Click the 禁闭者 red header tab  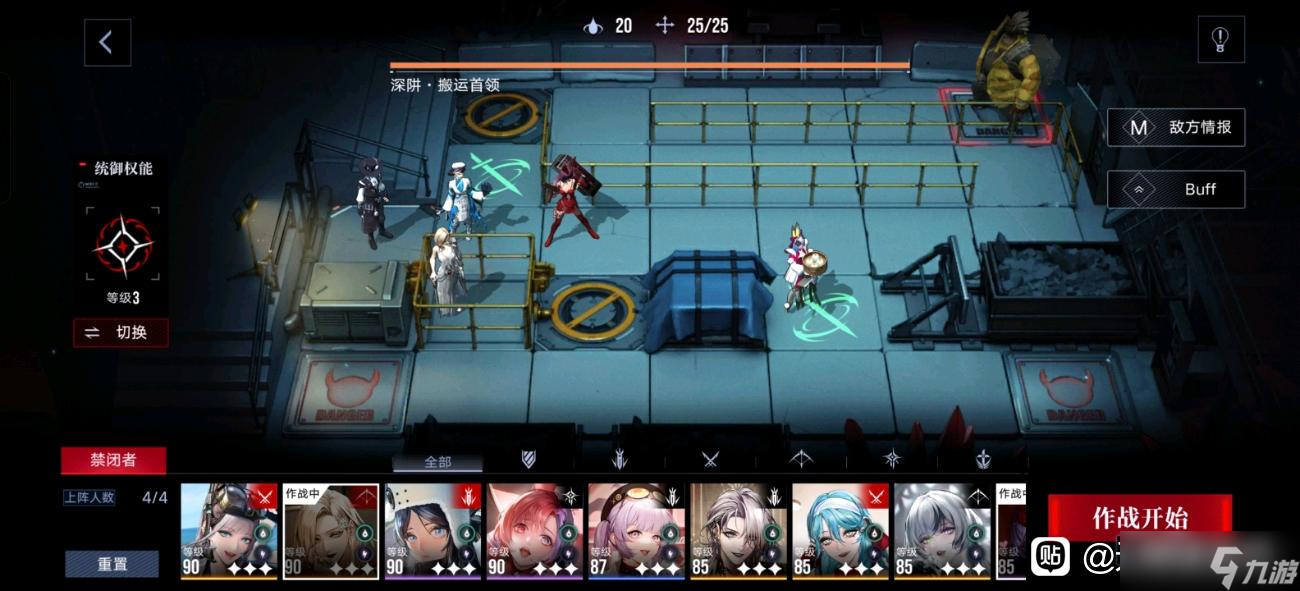(113, 460)
